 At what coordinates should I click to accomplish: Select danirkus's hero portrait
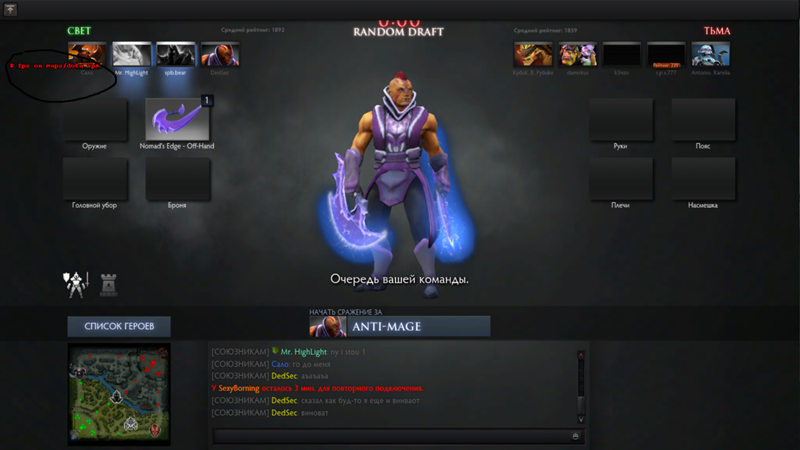[x=578, y=54]
